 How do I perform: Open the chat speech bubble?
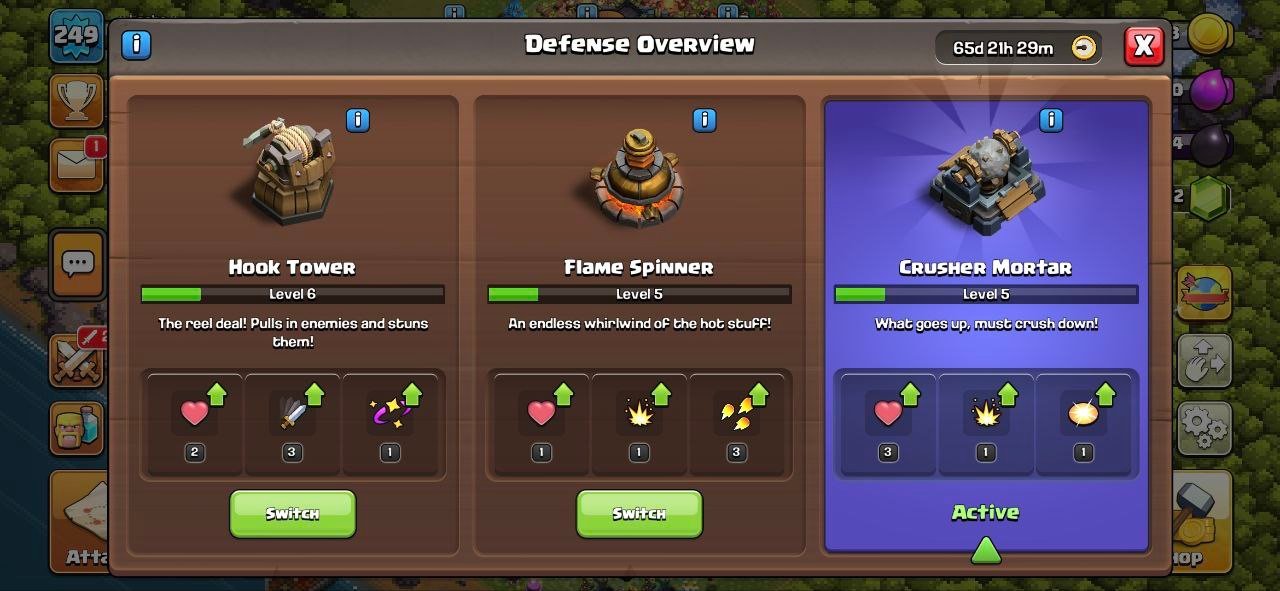77,264
